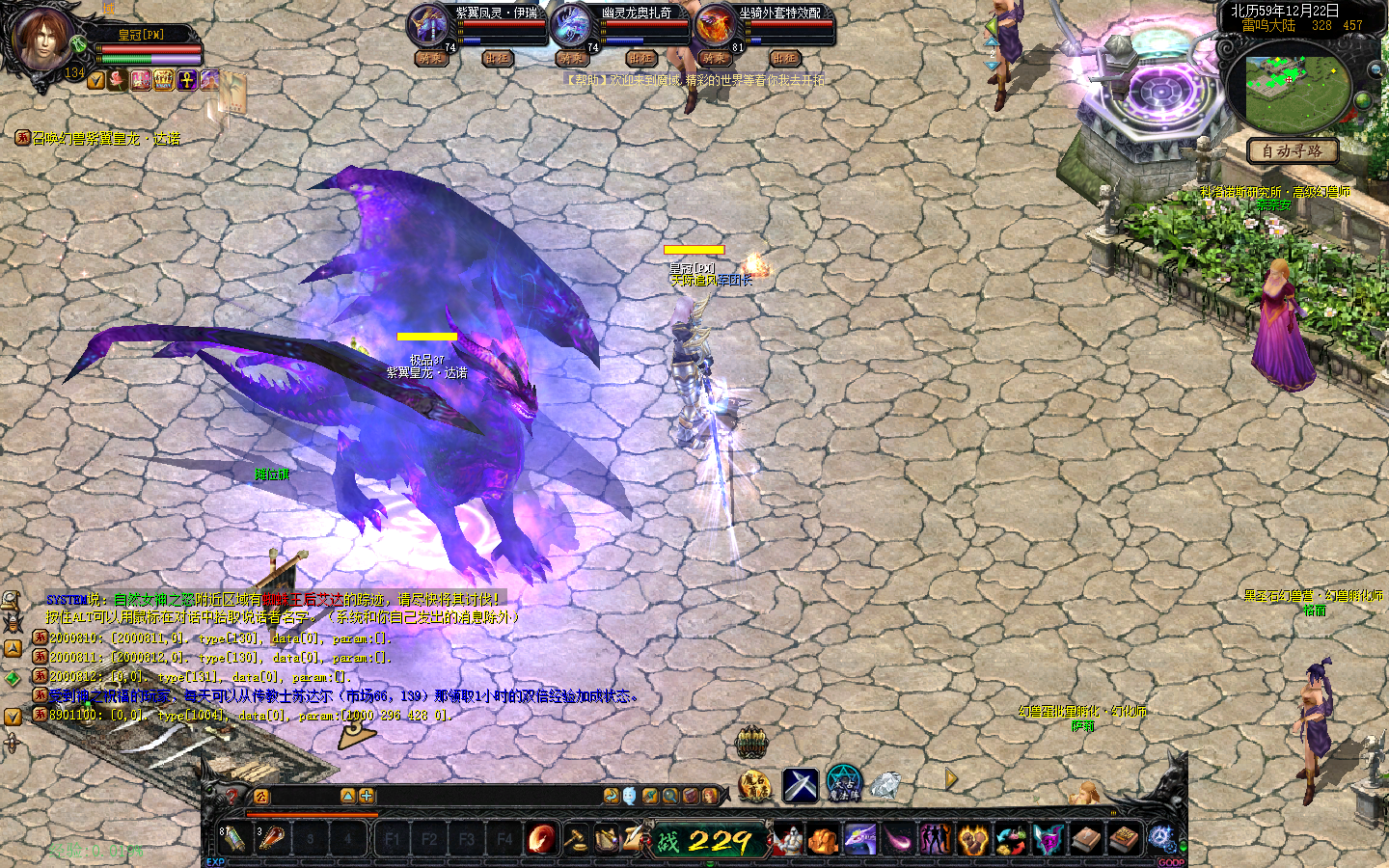This screenshot has height=868, width=1389.
Task: Click 出征 button under 幽灵龙奥扎奇
Action: pos(641,58)
